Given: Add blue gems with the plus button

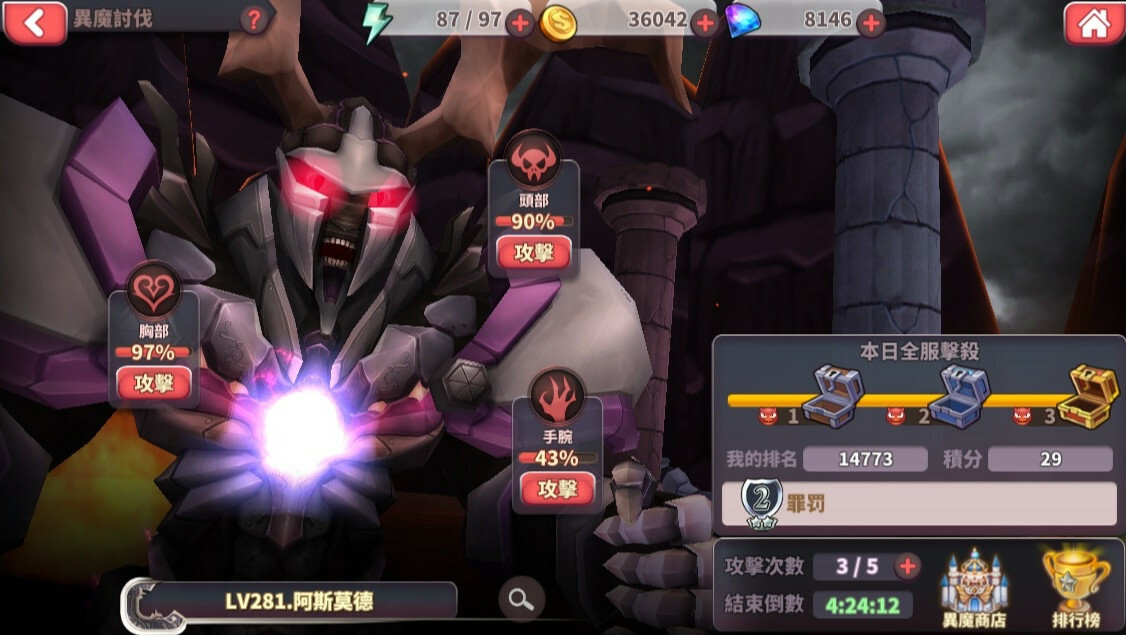Looking at the screenshot, I should (x=871, y=23).
